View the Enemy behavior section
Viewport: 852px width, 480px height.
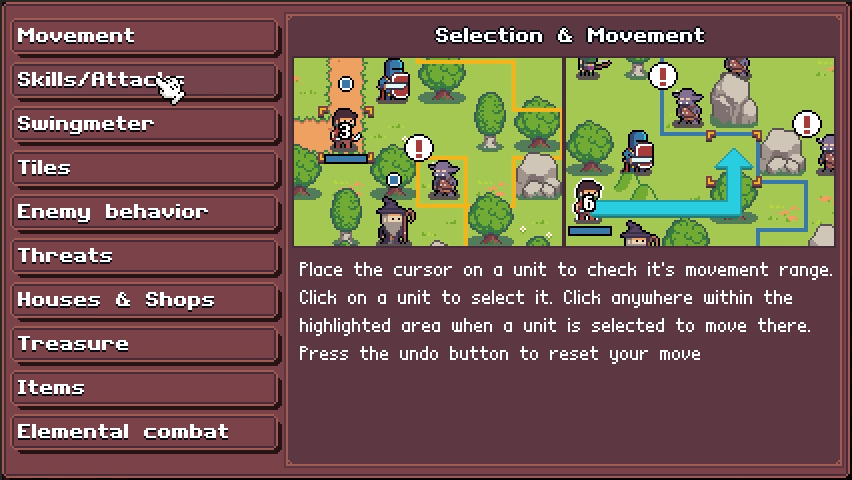[x=145, y=212]
